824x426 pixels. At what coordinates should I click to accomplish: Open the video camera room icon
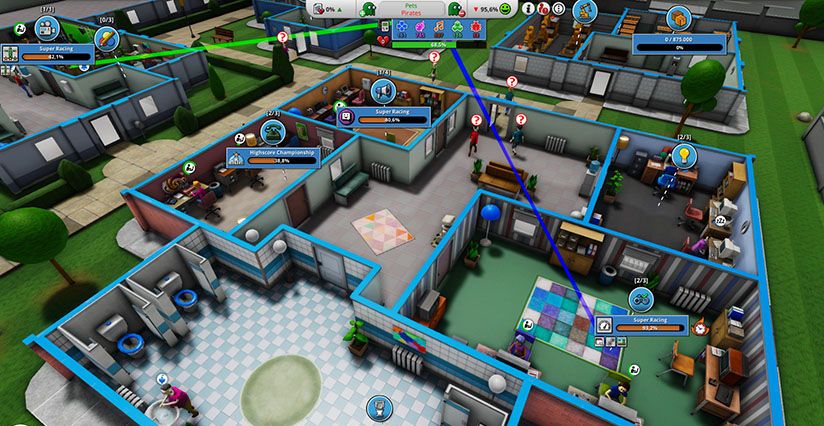click(x=46, y=27)
